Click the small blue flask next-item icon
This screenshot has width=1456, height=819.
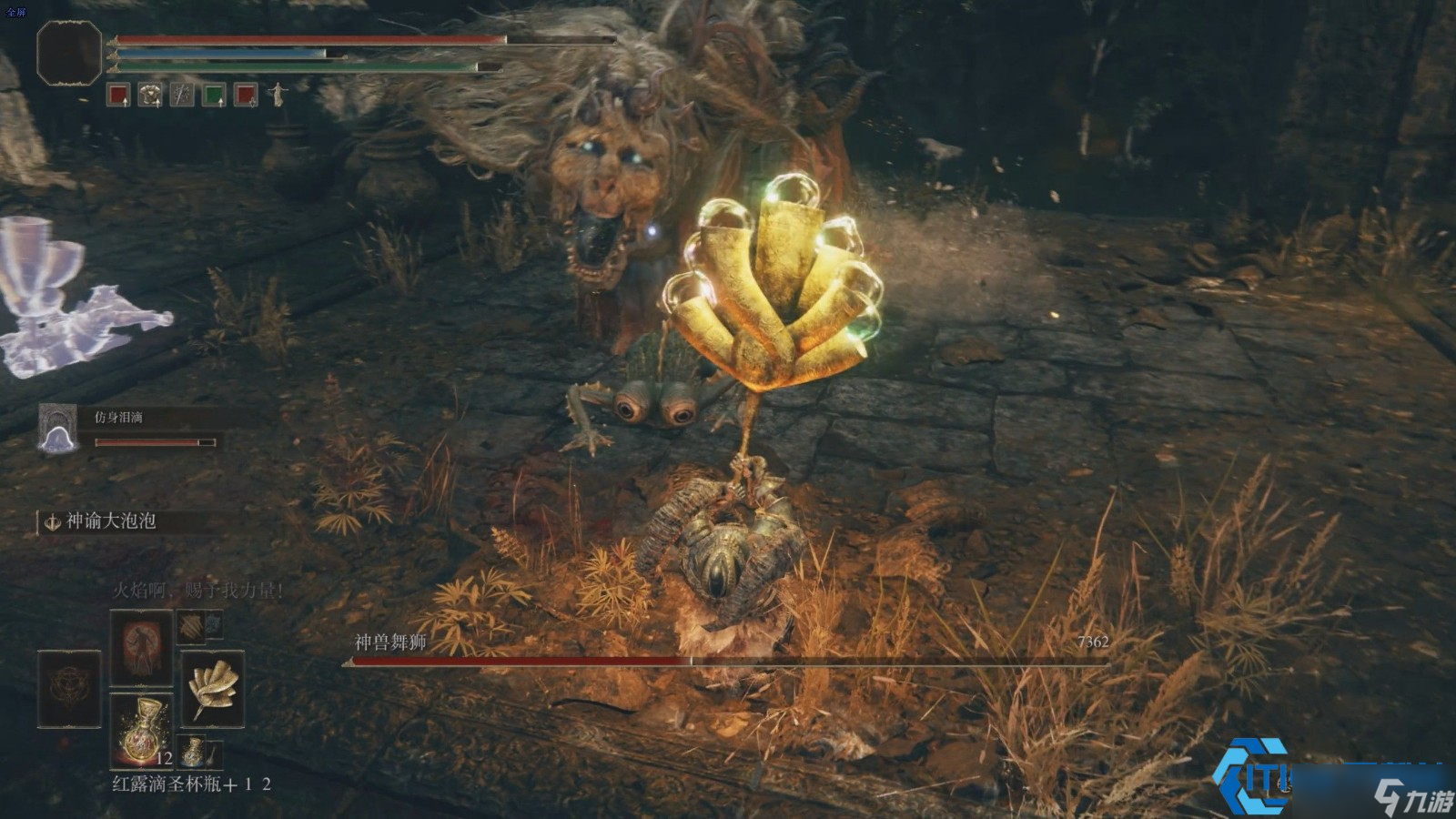(194, 752)
